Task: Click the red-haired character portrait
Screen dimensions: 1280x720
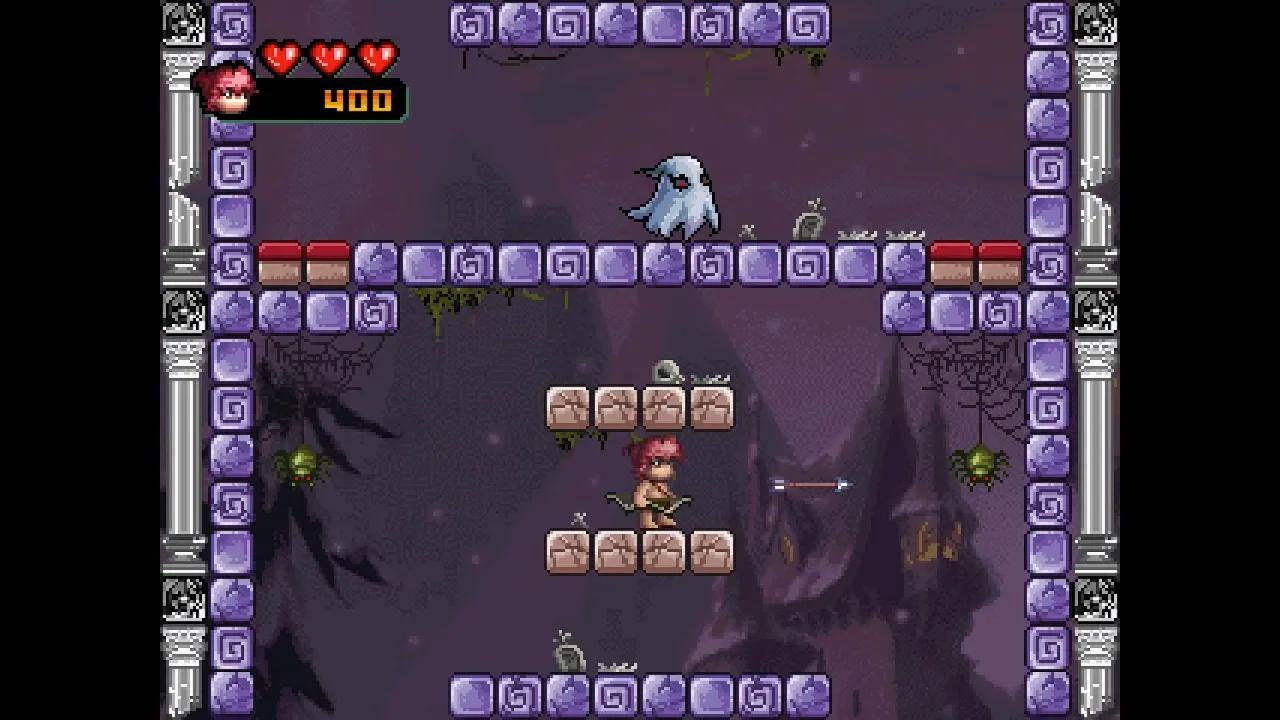Action: tap(225, 91)
